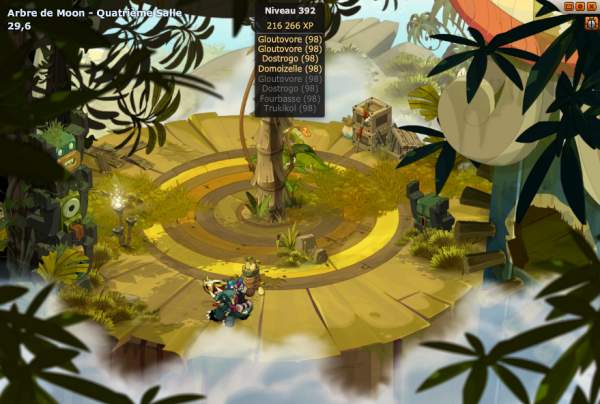Close the game with the X button
The width and height of the screenshot is (600, 404).
(591, 6)
